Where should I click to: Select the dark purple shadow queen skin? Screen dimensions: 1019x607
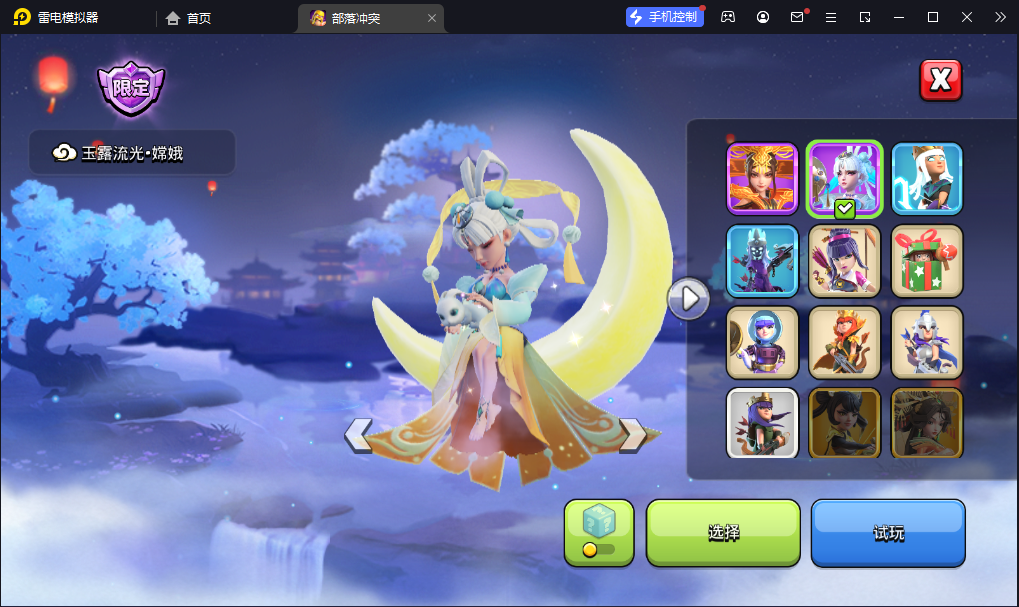pos(762,260)
